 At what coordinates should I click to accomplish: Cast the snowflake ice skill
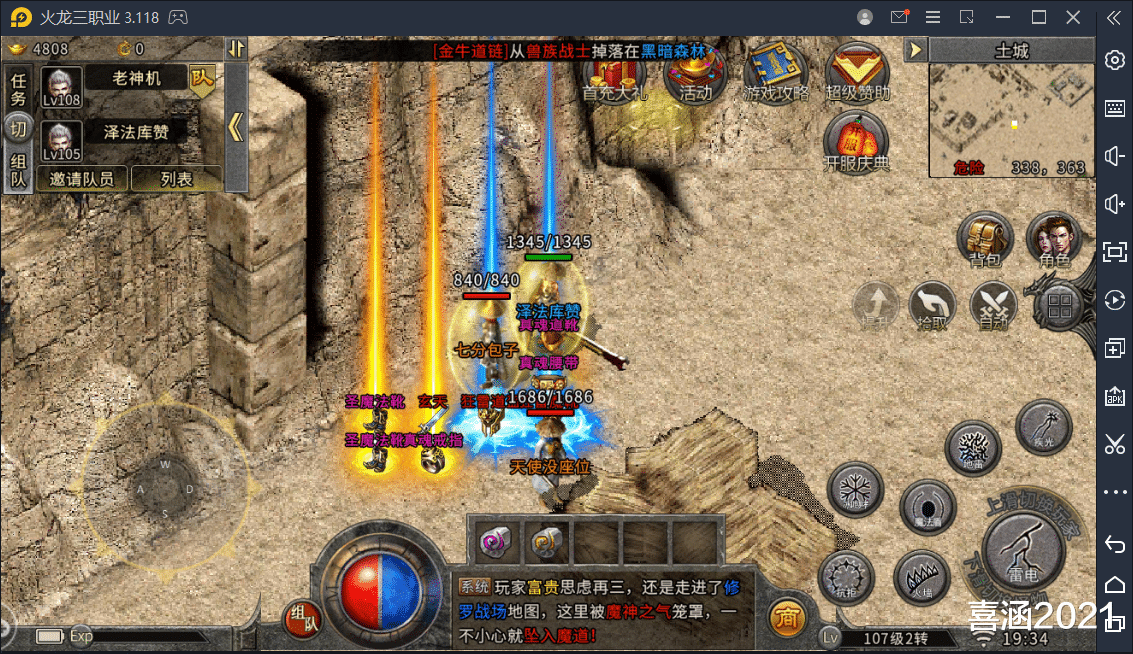coord(856,490)
